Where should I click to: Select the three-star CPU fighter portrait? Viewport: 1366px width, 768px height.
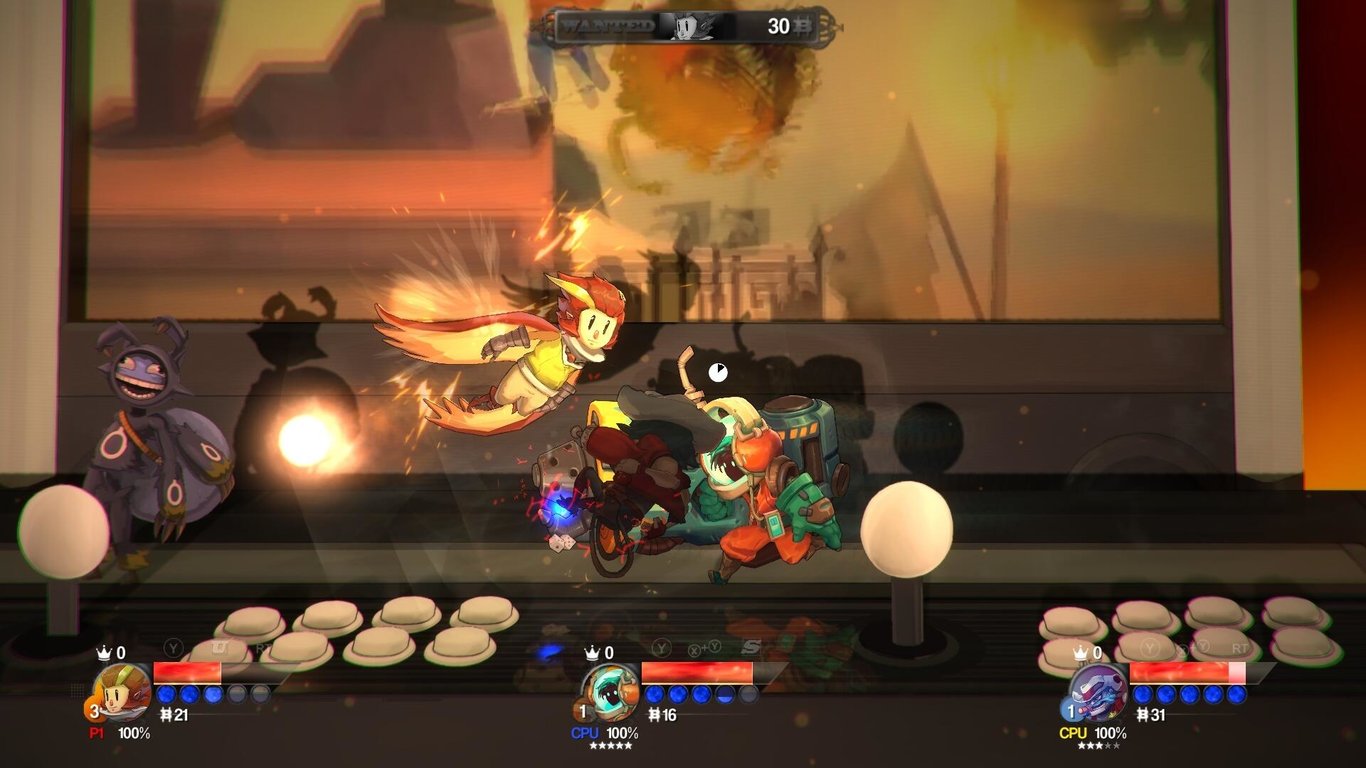click(1098, 692)
